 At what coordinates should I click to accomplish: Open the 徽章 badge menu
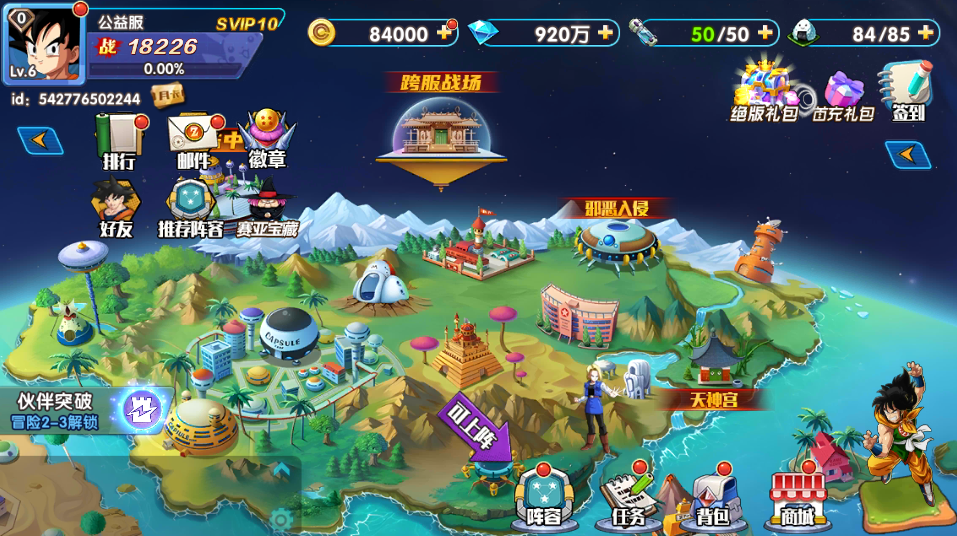pos(267,140)
